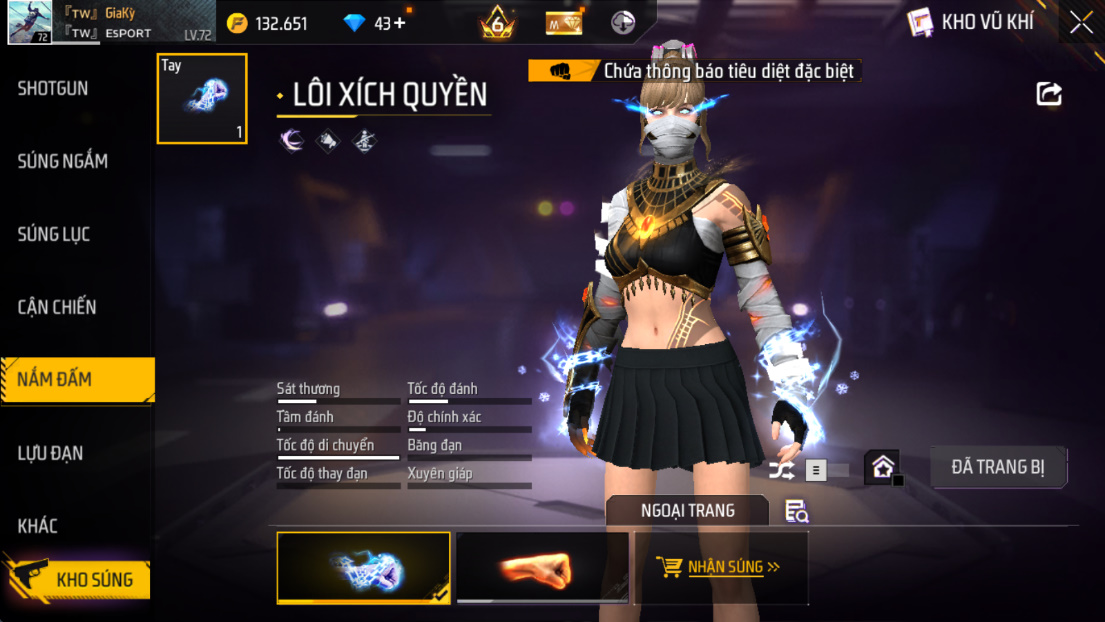Switch to the SÚNG NGẮM category
The height and width of the screenshot is (622, 1105).
(x=62, y=162)
